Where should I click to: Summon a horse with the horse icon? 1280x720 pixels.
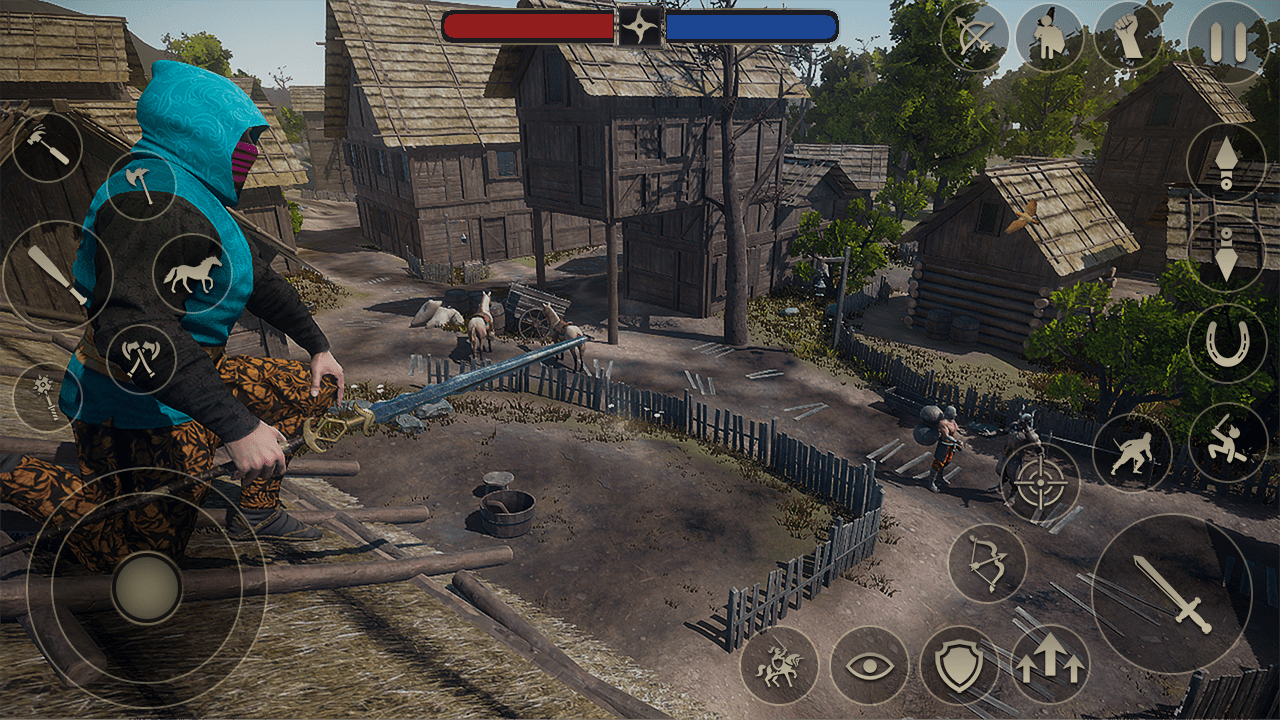[192, 275]
